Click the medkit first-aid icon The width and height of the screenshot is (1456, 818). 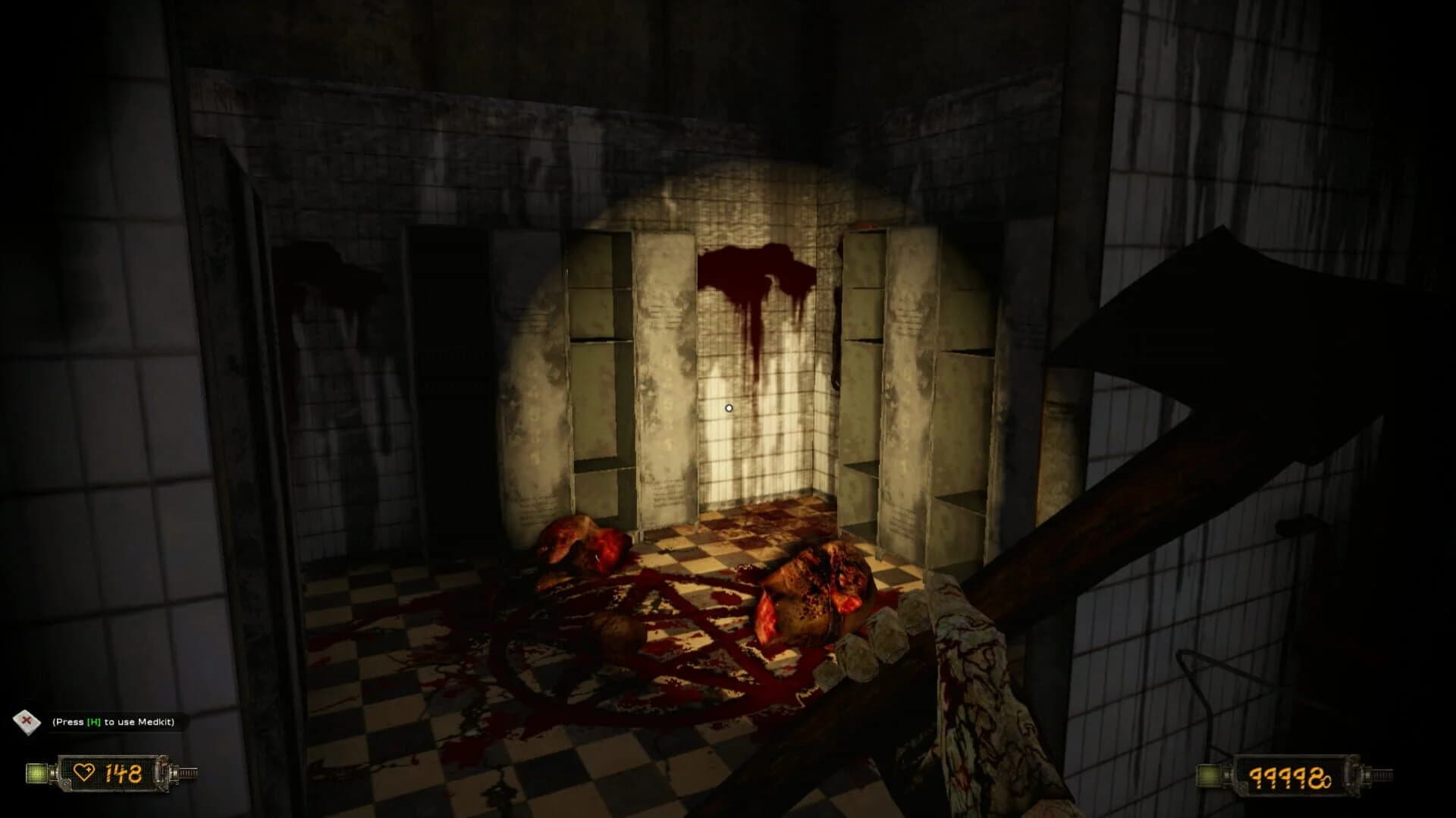[x=27, y=722]
